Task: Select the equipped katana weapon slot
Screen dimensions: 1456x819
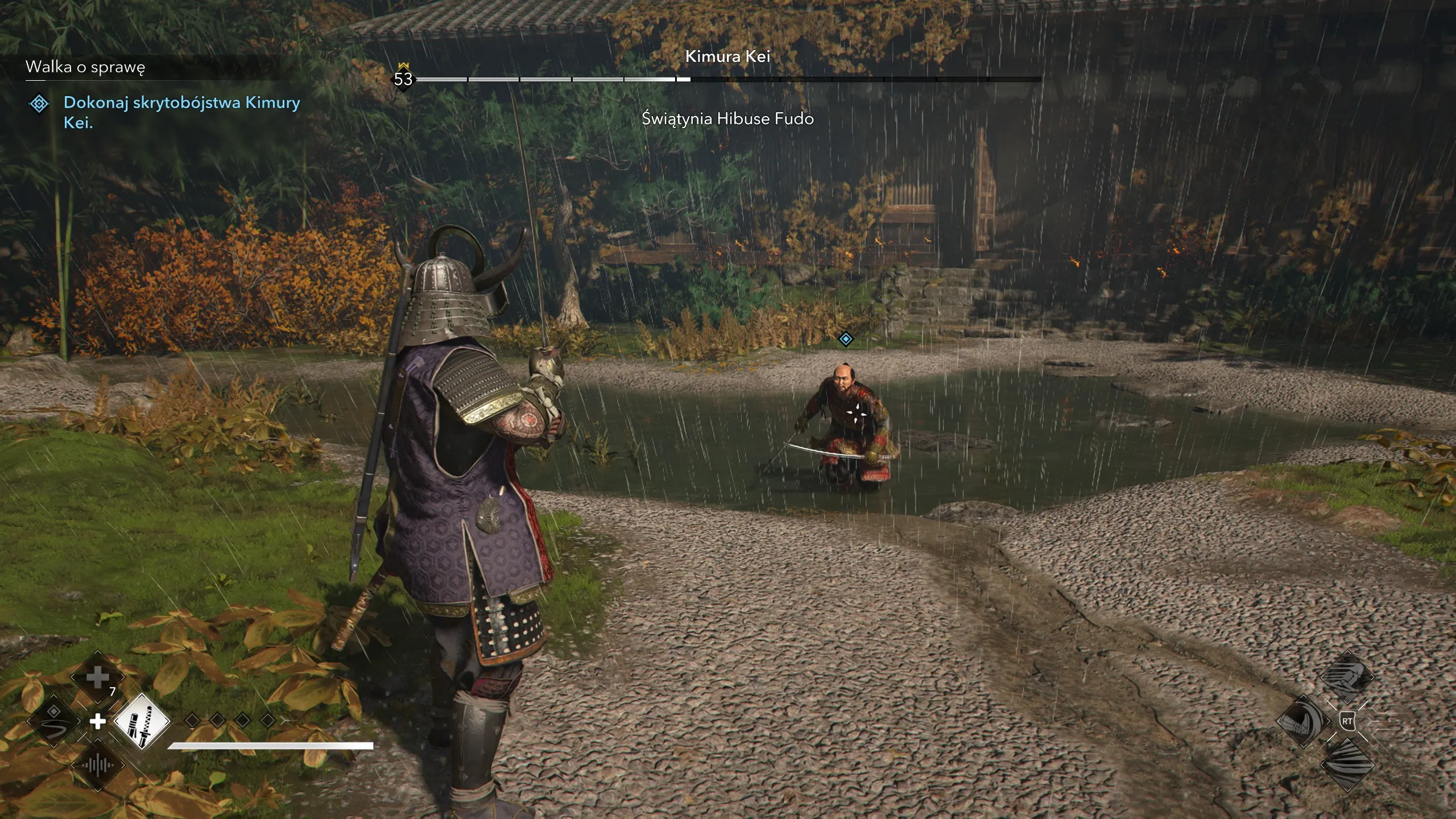Action: [x=142, y=721]
